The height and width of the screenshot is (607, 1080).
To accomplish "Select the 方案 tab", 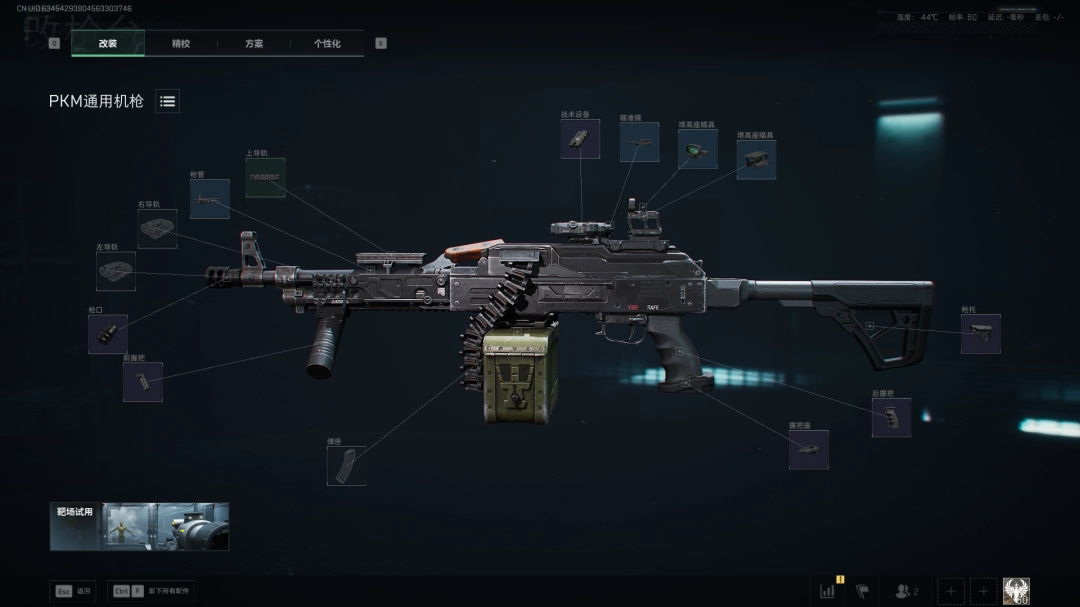I will pos(254,43).
